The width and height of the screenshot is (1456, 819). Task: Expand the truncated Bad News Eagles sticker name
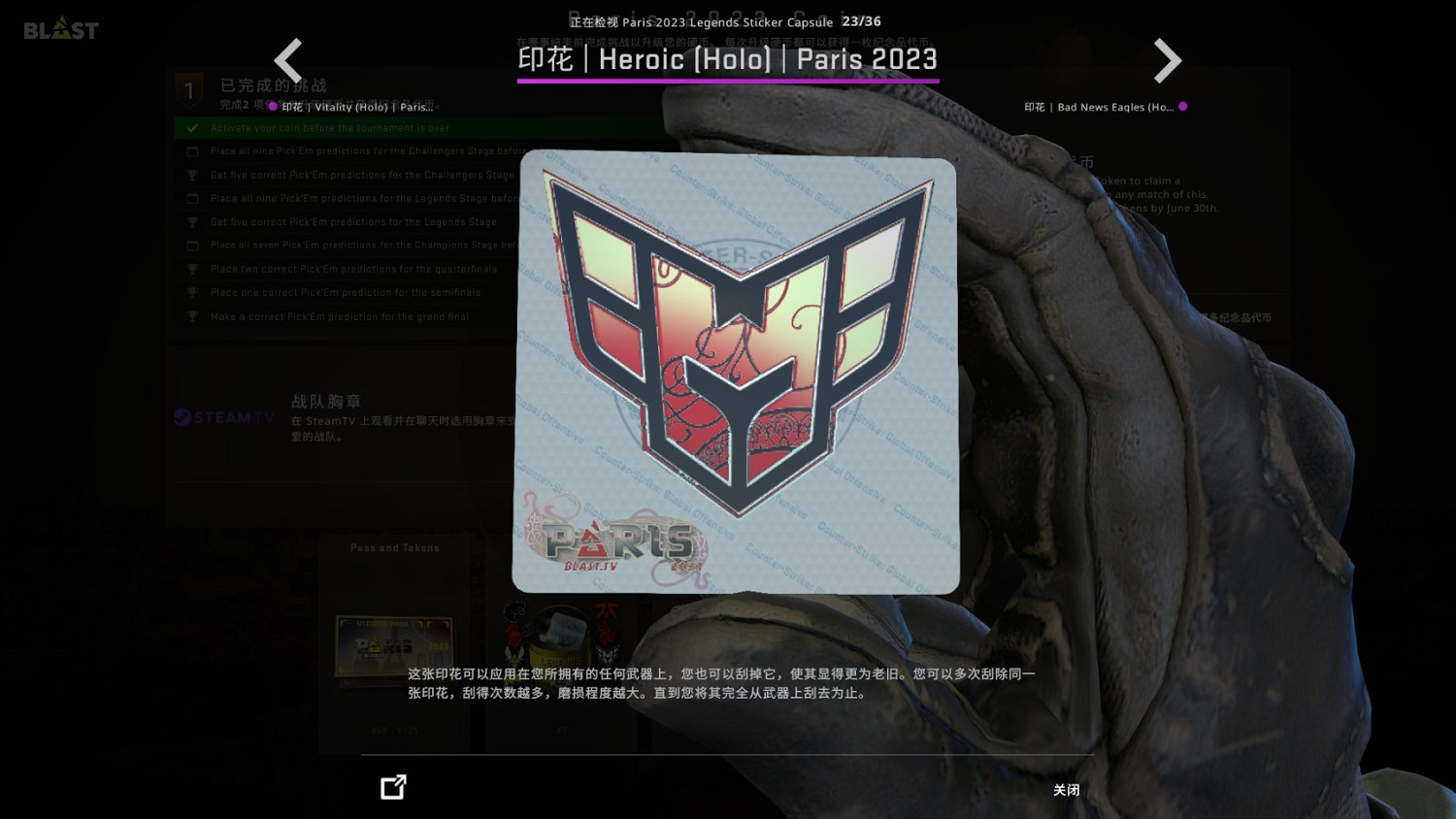[1098, 107]
